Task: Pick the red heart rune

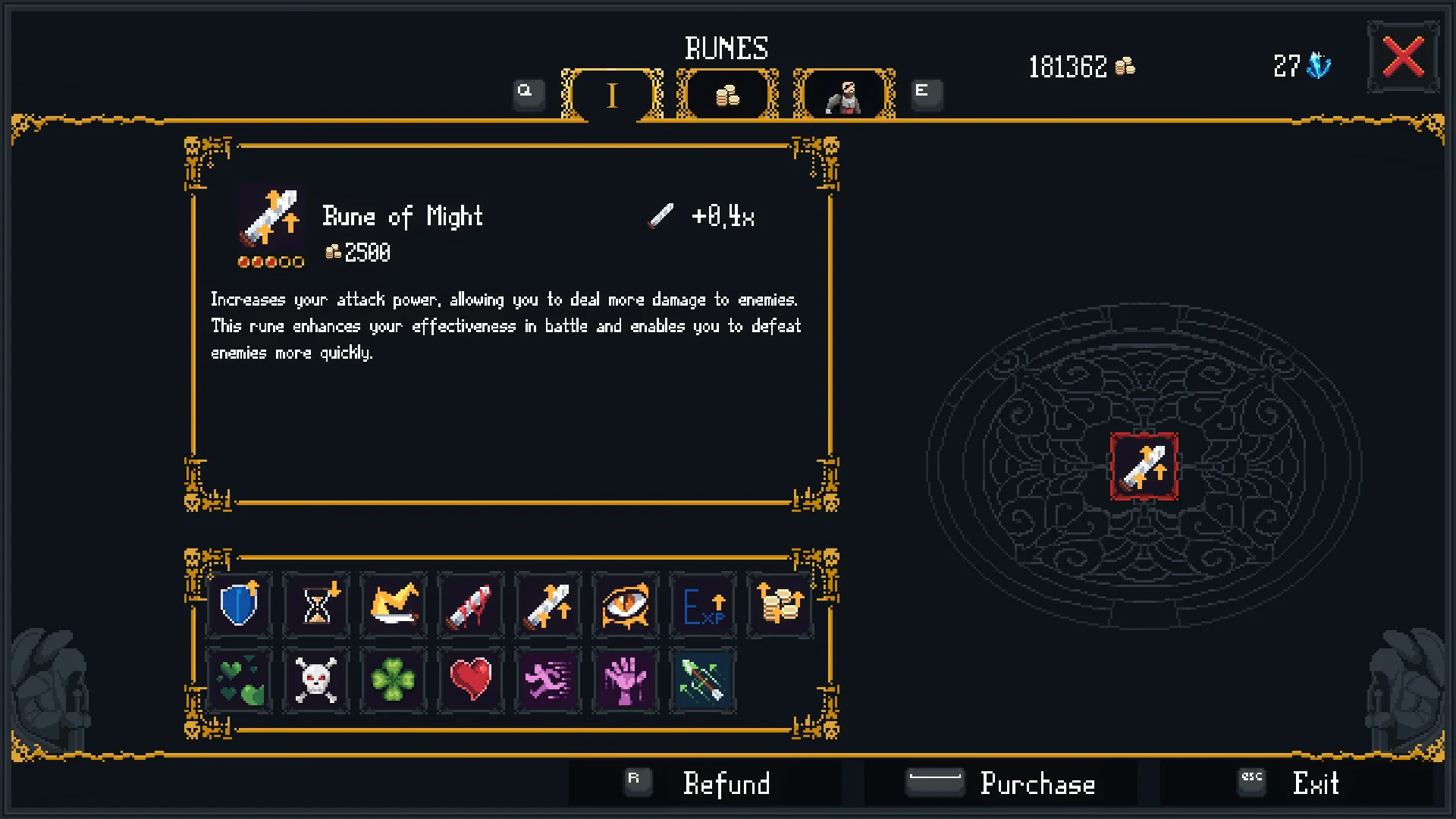Action: [471, 680]
